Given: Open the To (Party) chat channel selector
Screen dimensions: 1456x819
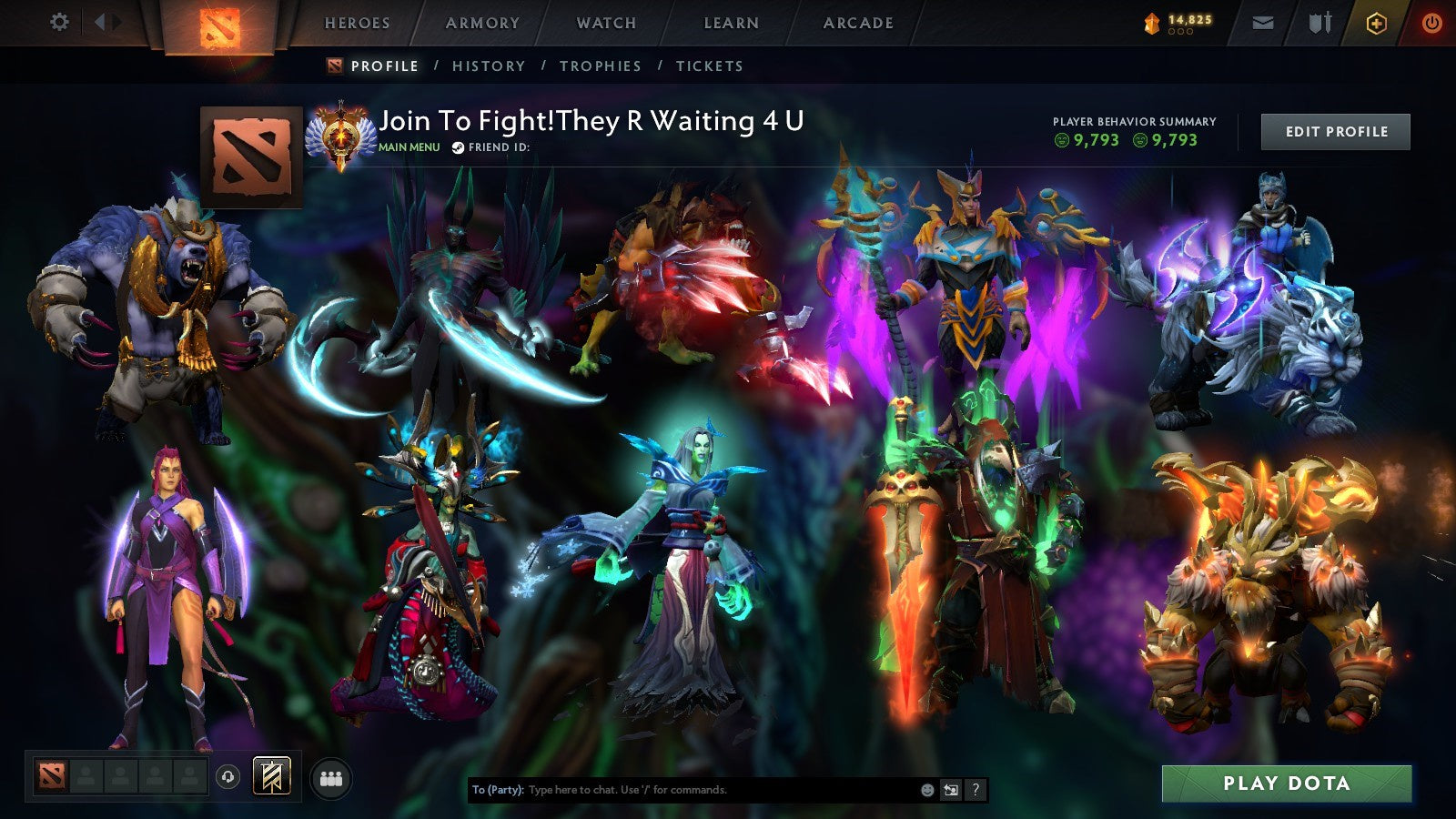Looking at the screenshot, I should coord(496,791).
